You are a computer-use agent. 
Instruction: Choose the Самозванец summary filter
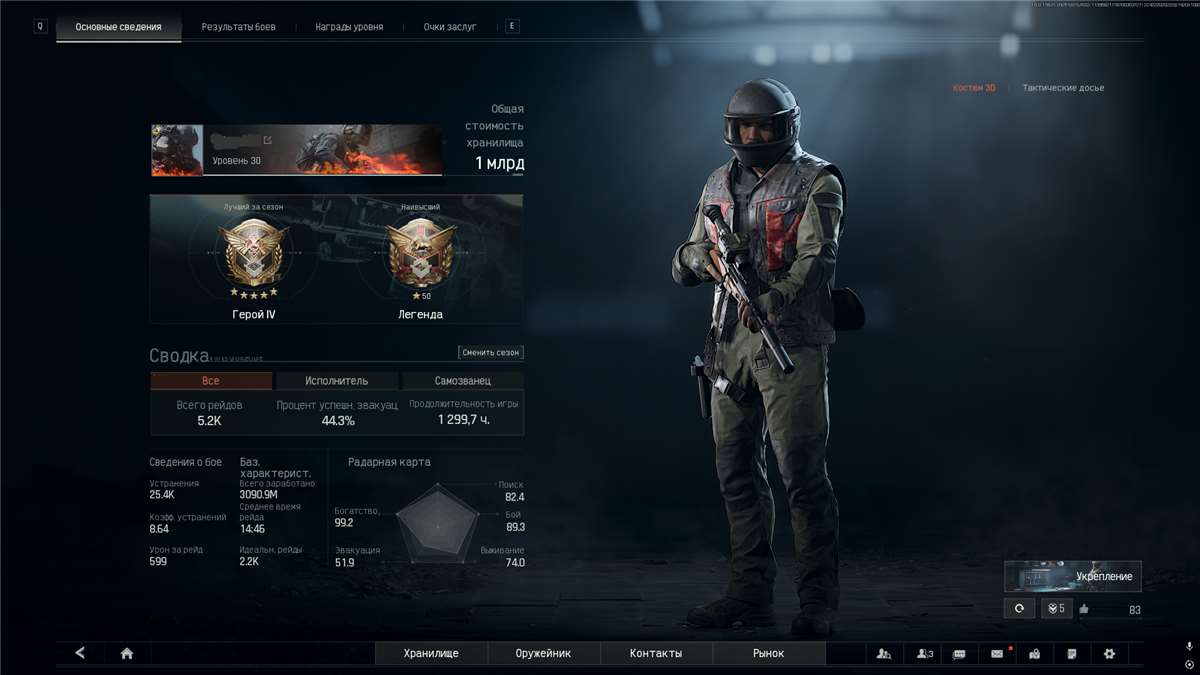click(x=462, y=381)
